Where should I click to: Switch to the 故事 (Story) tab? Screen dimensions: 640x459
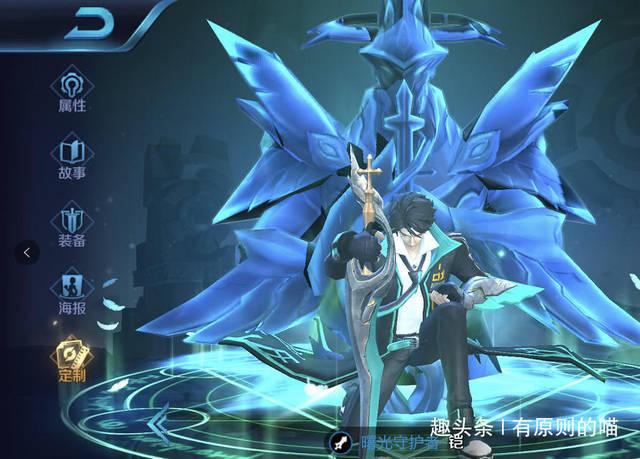click(x=71, y=157)
